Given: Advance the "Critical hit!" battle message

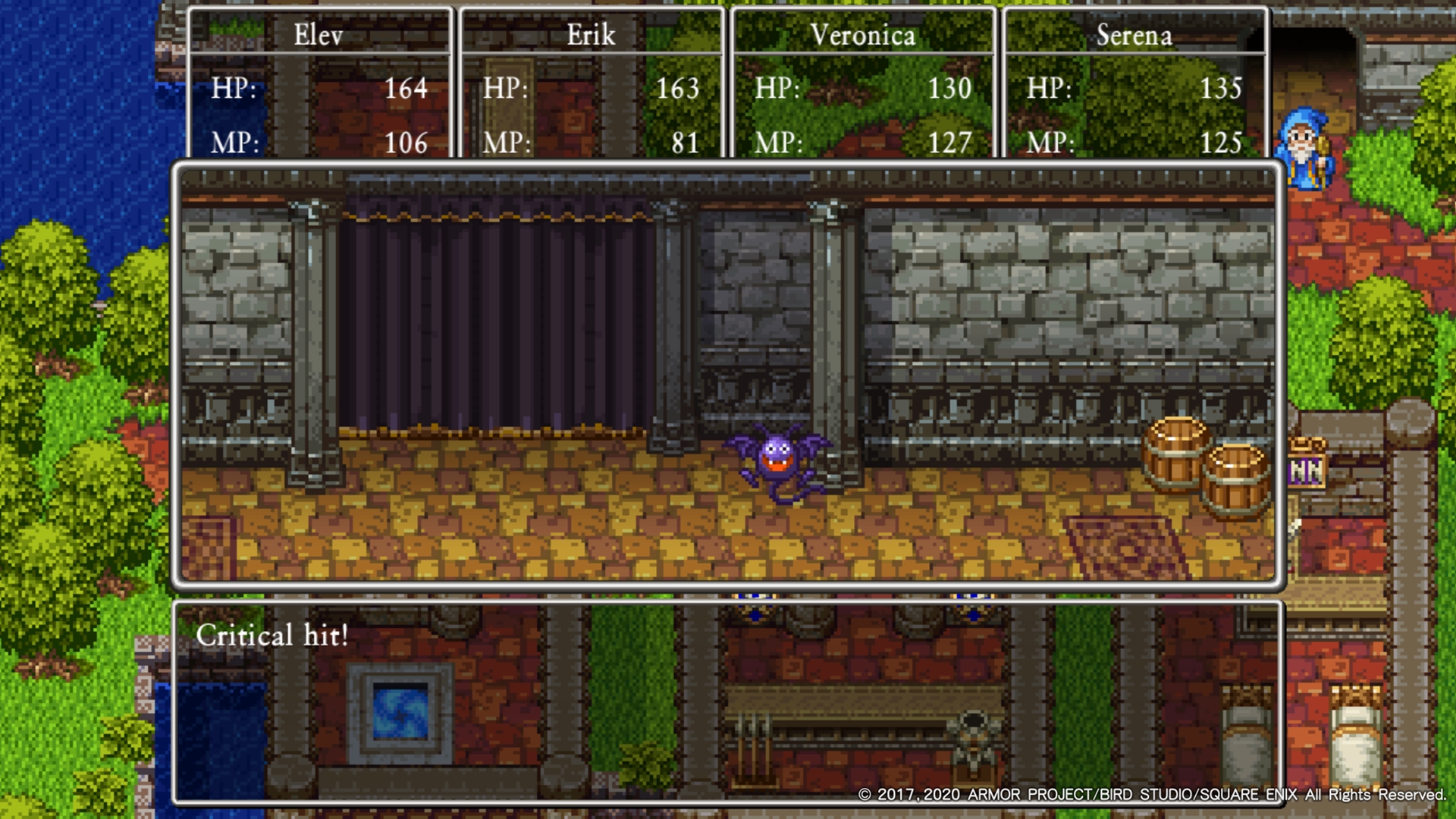Looking at the screenshot, I should [x=726, y=701].
